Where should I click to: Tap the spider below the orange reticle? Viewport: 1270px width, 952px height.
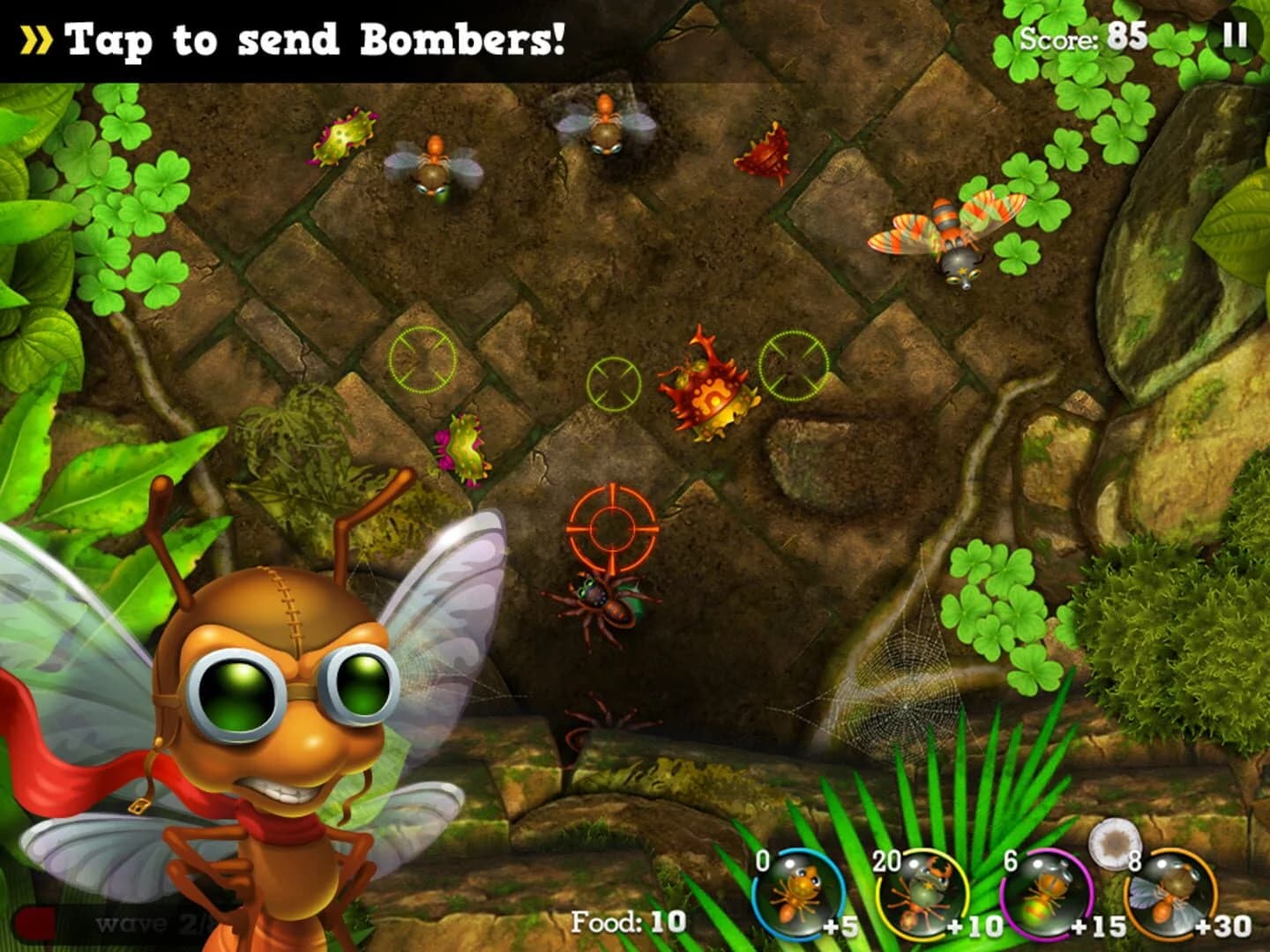pyautogui.click(x=606, y=603)
